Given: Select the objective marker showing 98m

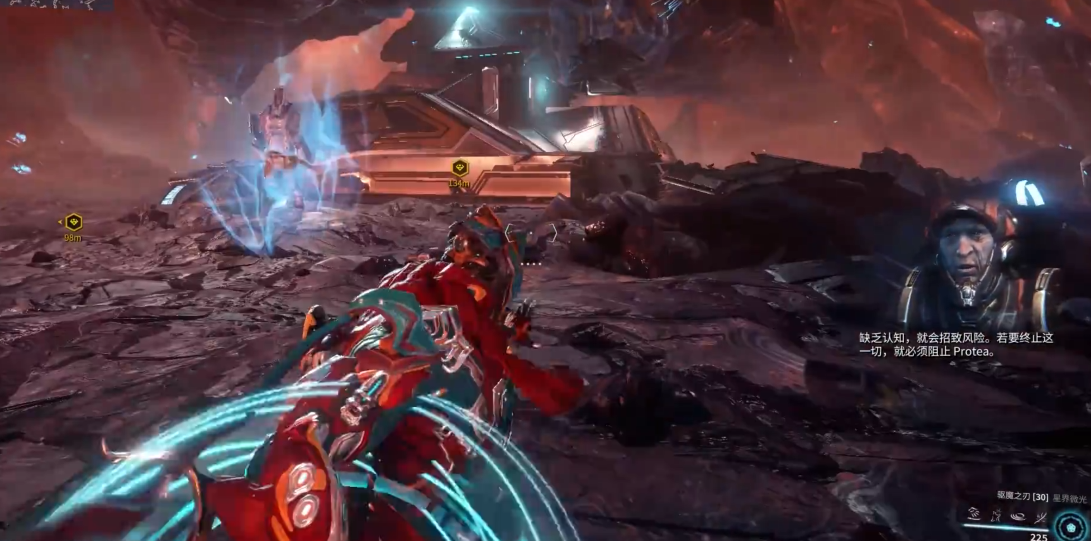Looking at the screenshot, I should coord(73,222).
